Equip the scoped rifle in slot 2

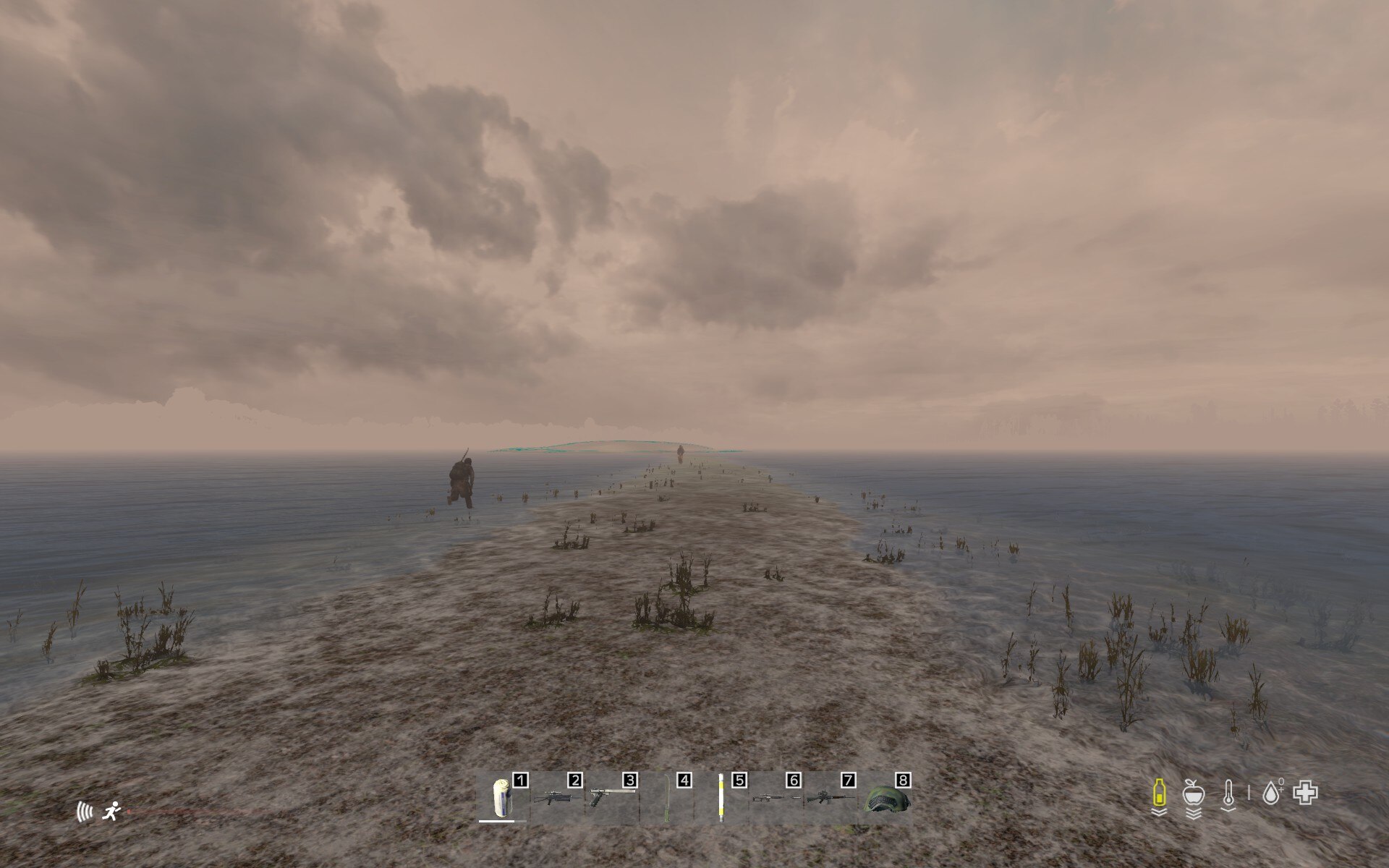[x=557, y=798]
